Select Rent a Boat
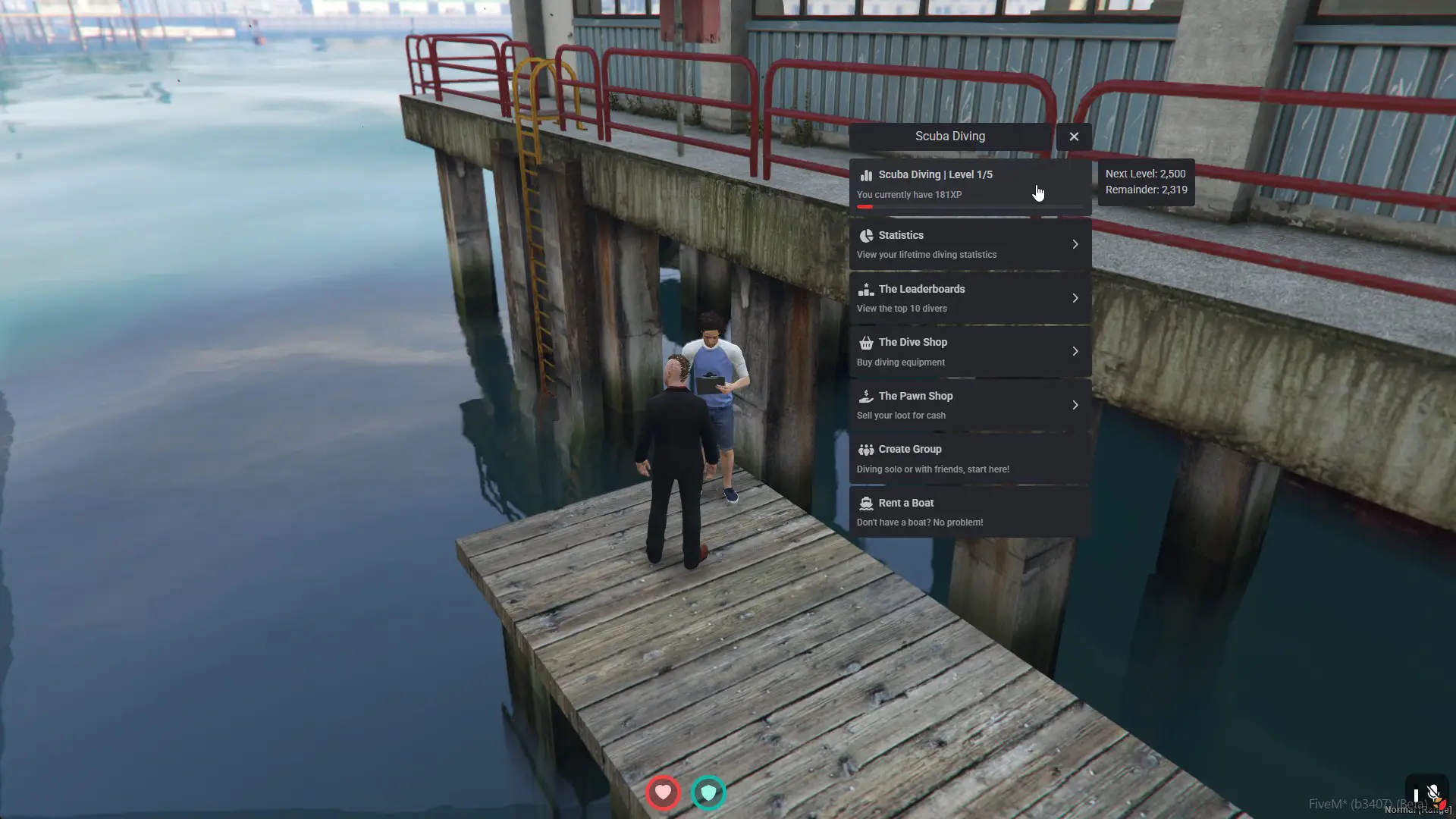Viewport: 1456px width, 819px height. click(969, 512)
